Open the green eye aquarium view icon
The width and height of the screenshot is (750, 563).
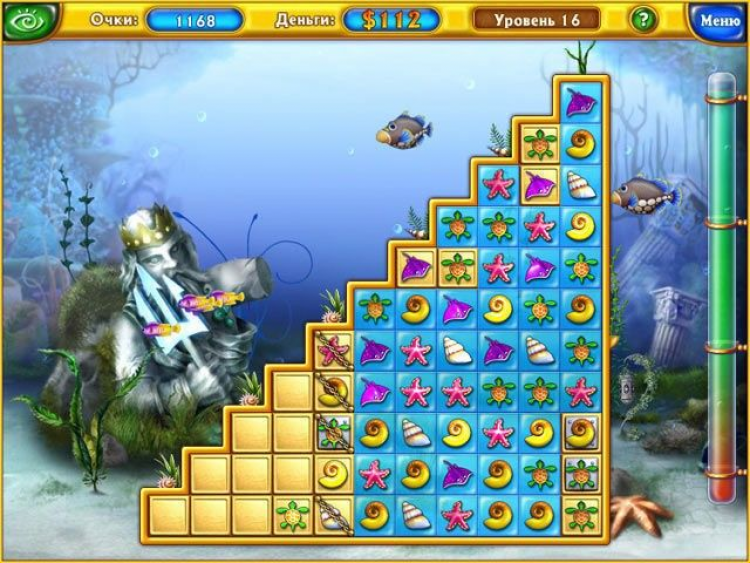[x=29, y=20]
